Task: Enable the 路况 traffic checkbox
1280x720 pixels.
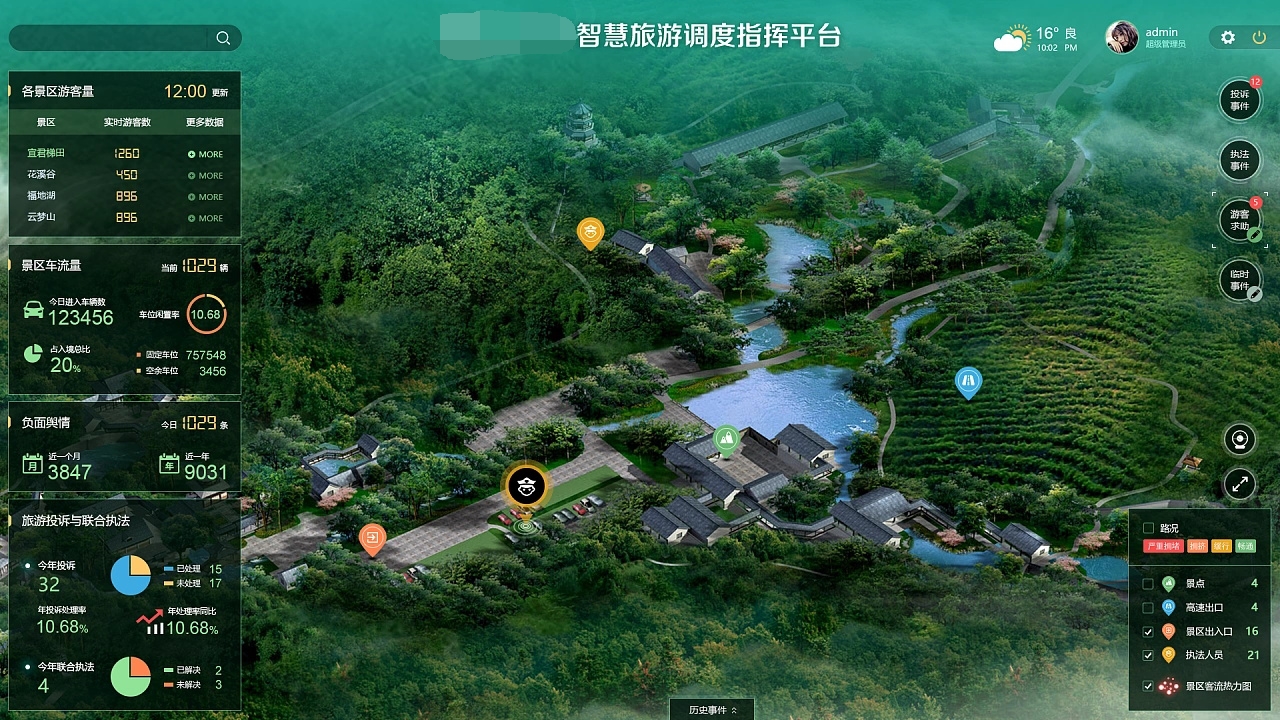Action: pos(1150,529)
